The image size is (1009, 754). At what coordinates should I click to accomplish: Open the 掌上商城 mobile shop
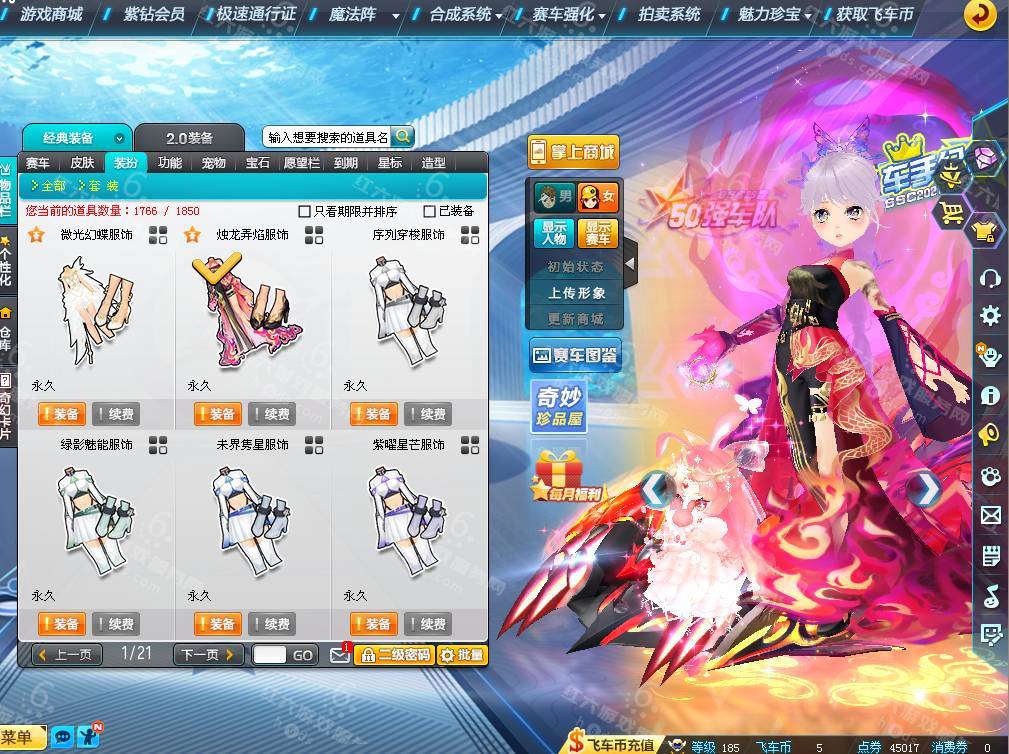[x=573, y=152]
